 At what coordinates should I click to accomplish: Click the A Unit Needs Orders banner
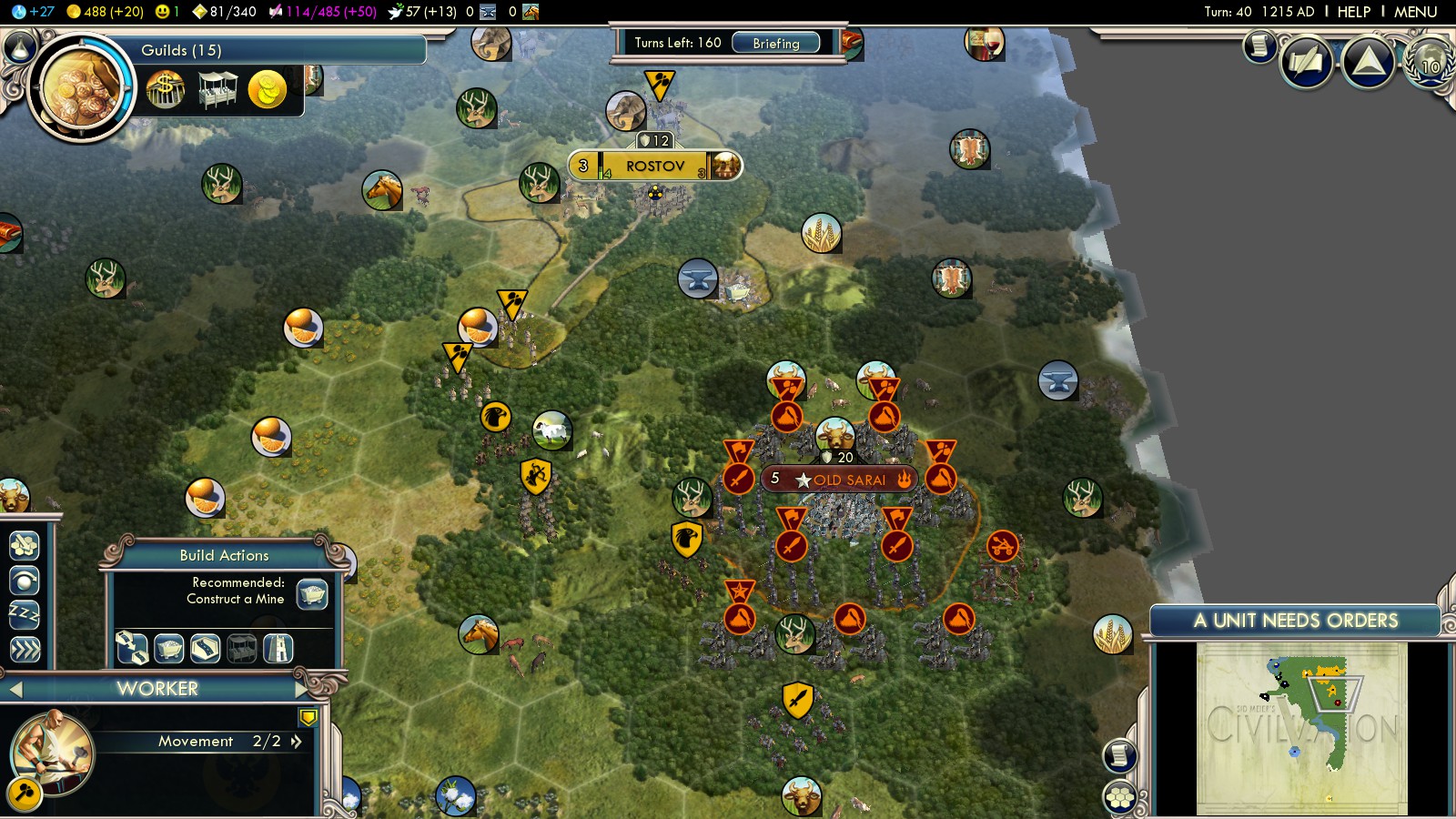(x=1295, y=621)
